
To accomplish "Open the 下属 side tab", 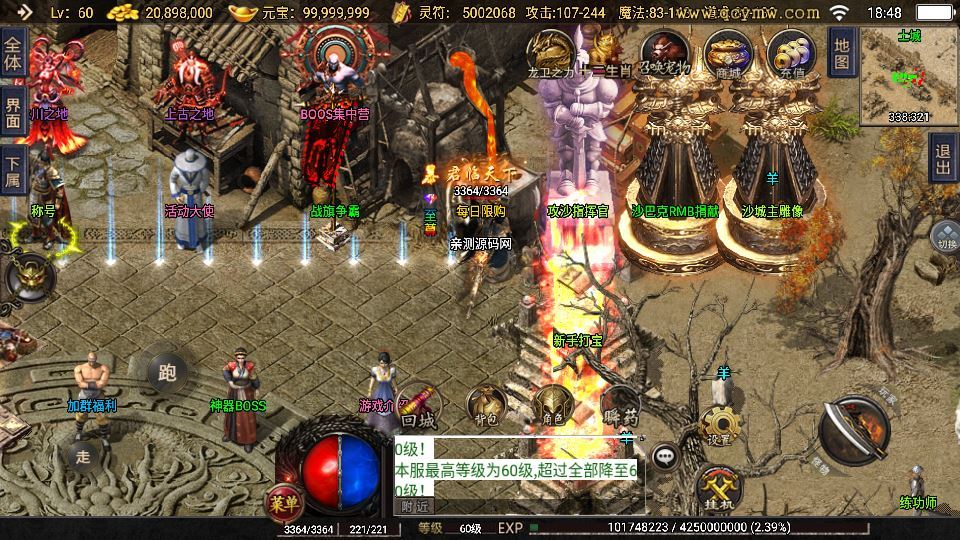I will point(13,170).
